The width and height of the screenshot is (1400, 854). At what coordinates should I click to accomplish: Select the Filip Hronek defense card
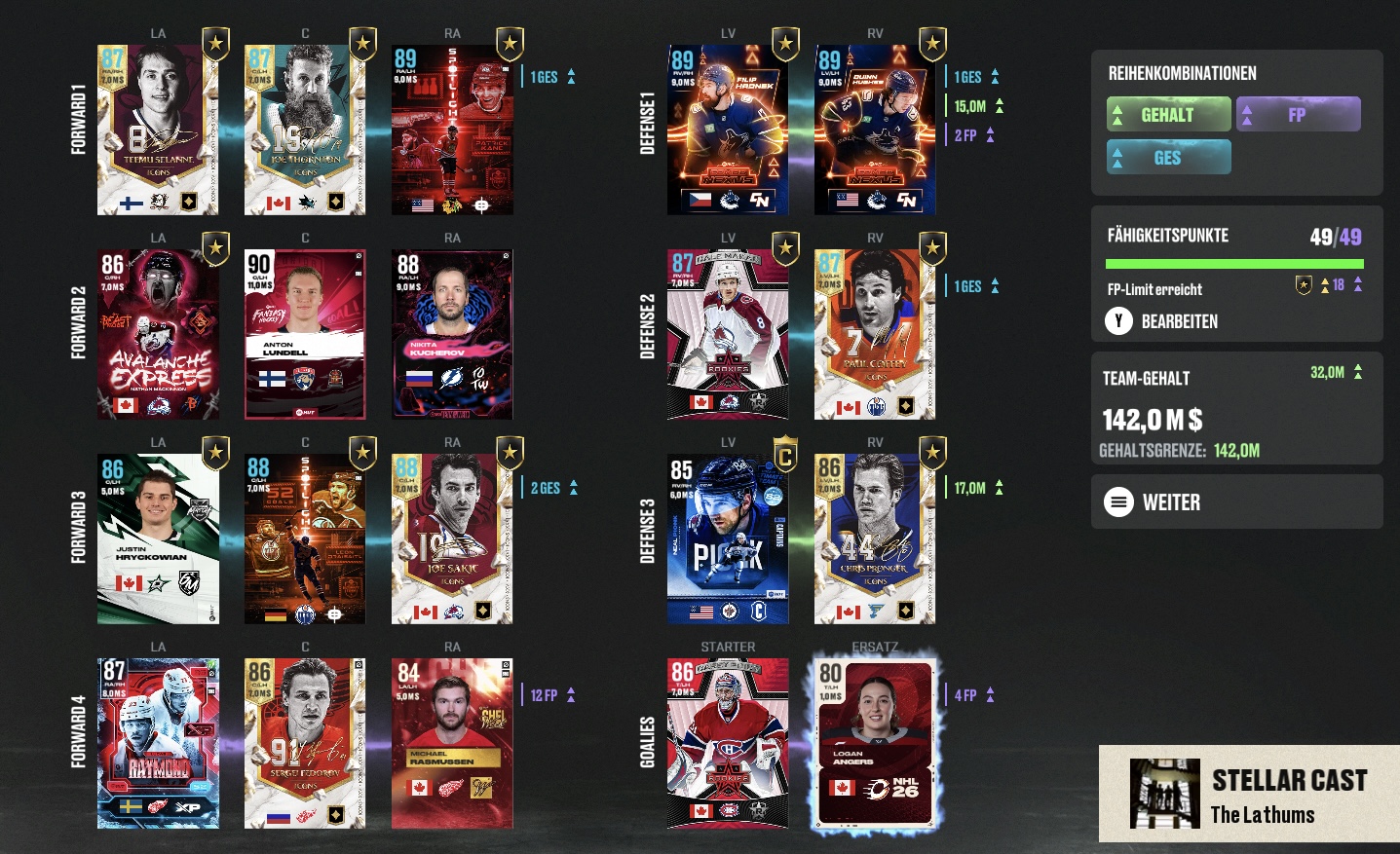pyautogui.click(x=728, y=130)
